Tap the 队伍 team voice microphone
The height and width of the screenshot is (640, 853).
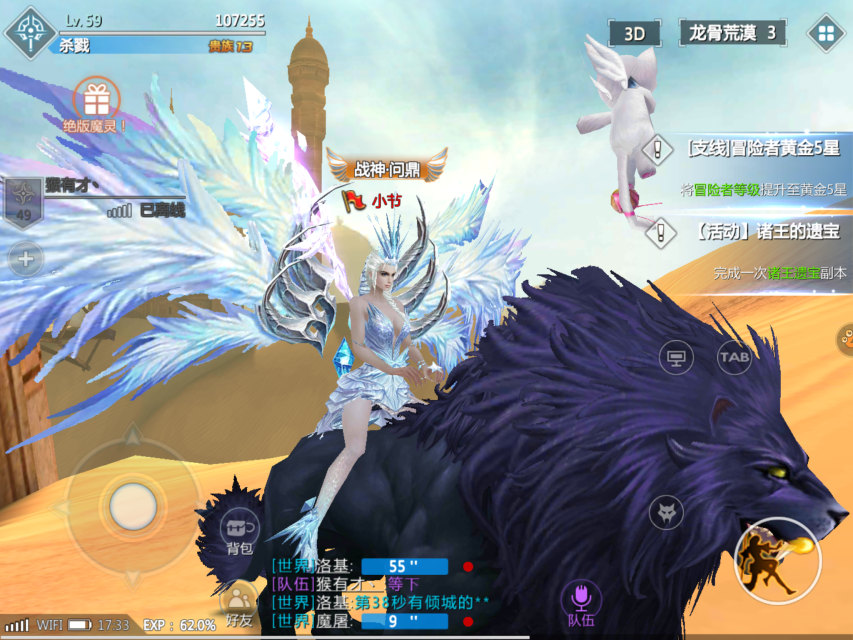point(582,602)
